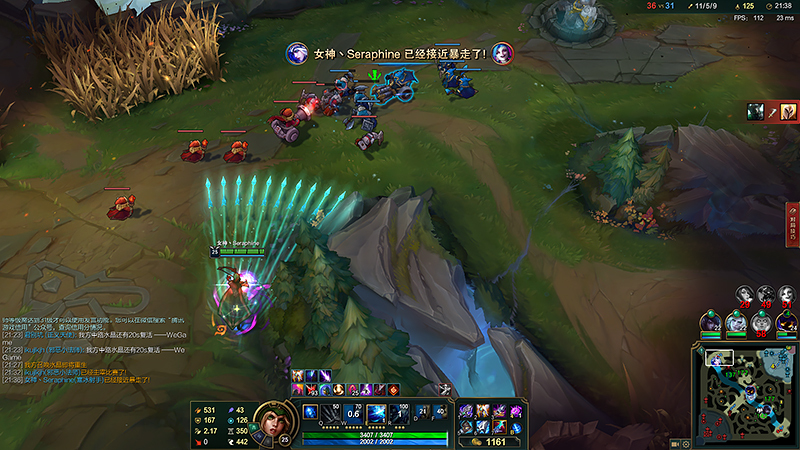
Task: Toggle the camera button beside the minimap
Action: [677, 443]
